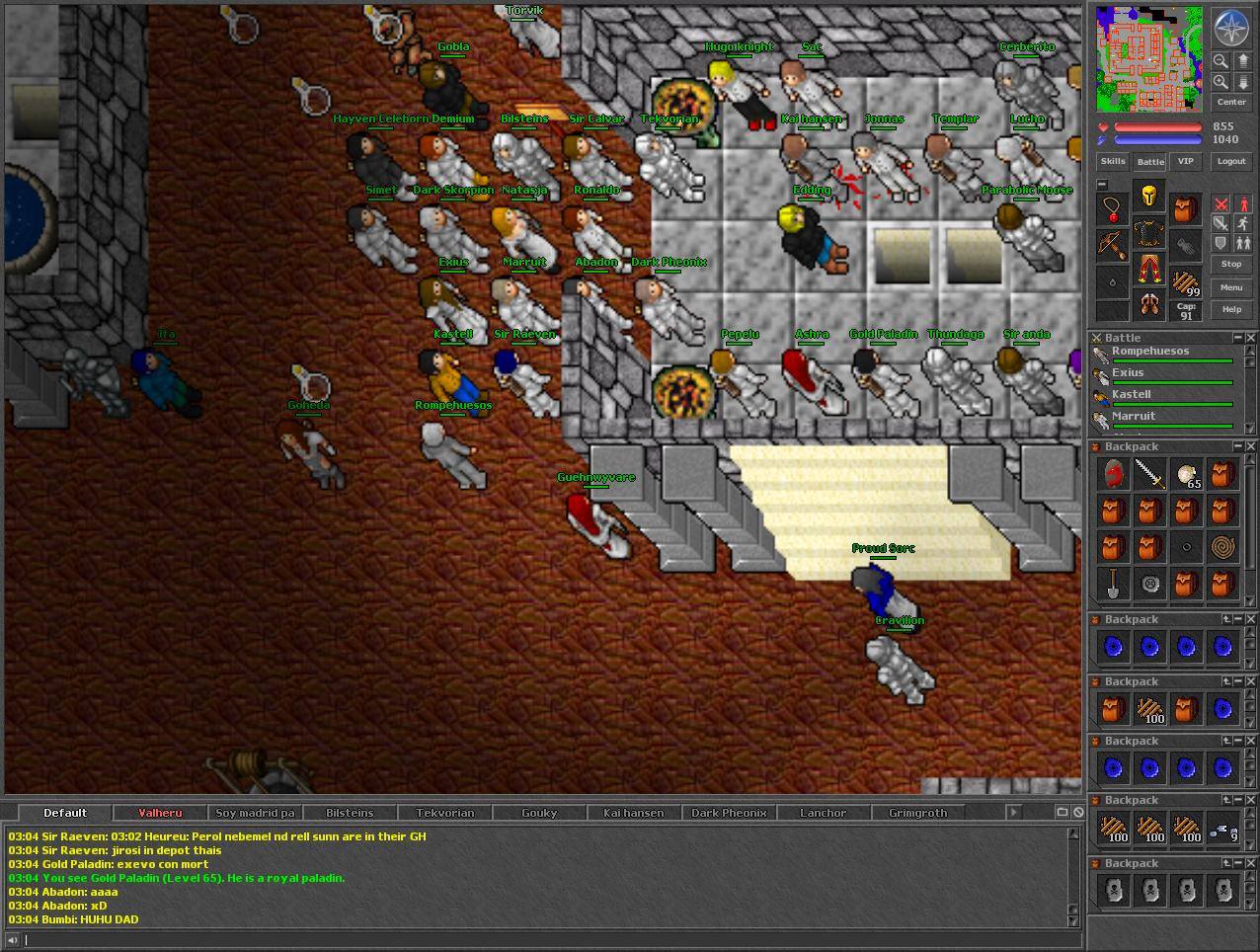Select the sword in the backpack
This screenshot has width=1260, height=952.
[1149, 475]
